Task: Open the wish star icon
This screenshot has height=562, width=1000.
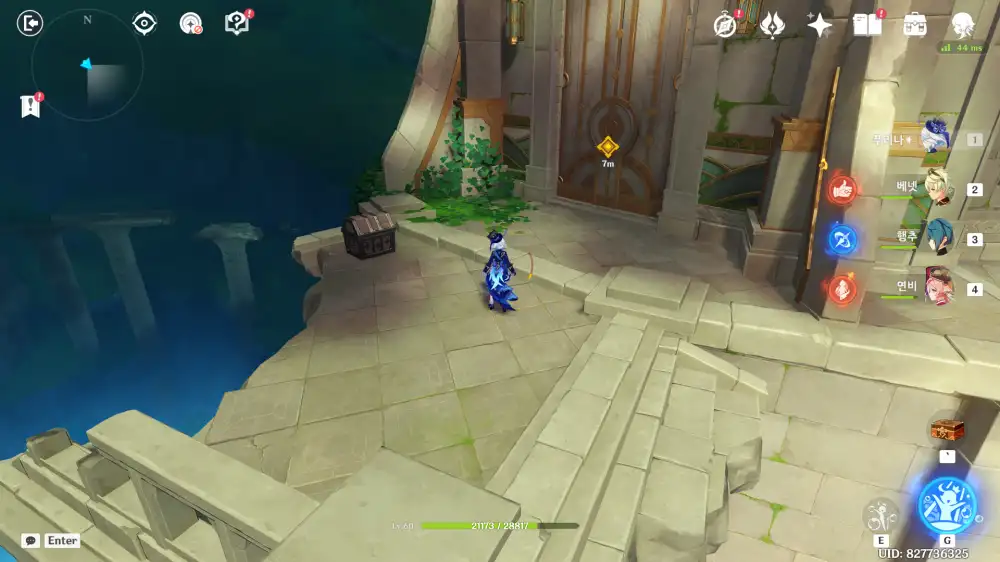Action: point(819,25)
